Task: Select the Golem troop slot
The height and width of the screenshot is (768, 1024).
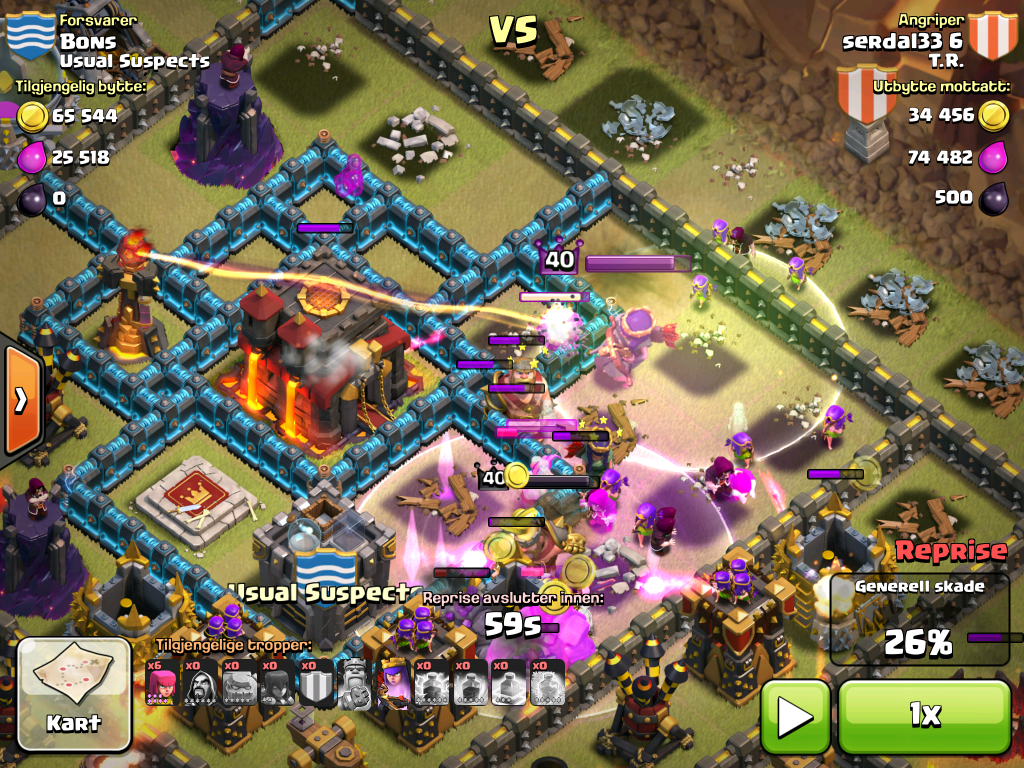Action: (239, 684)
